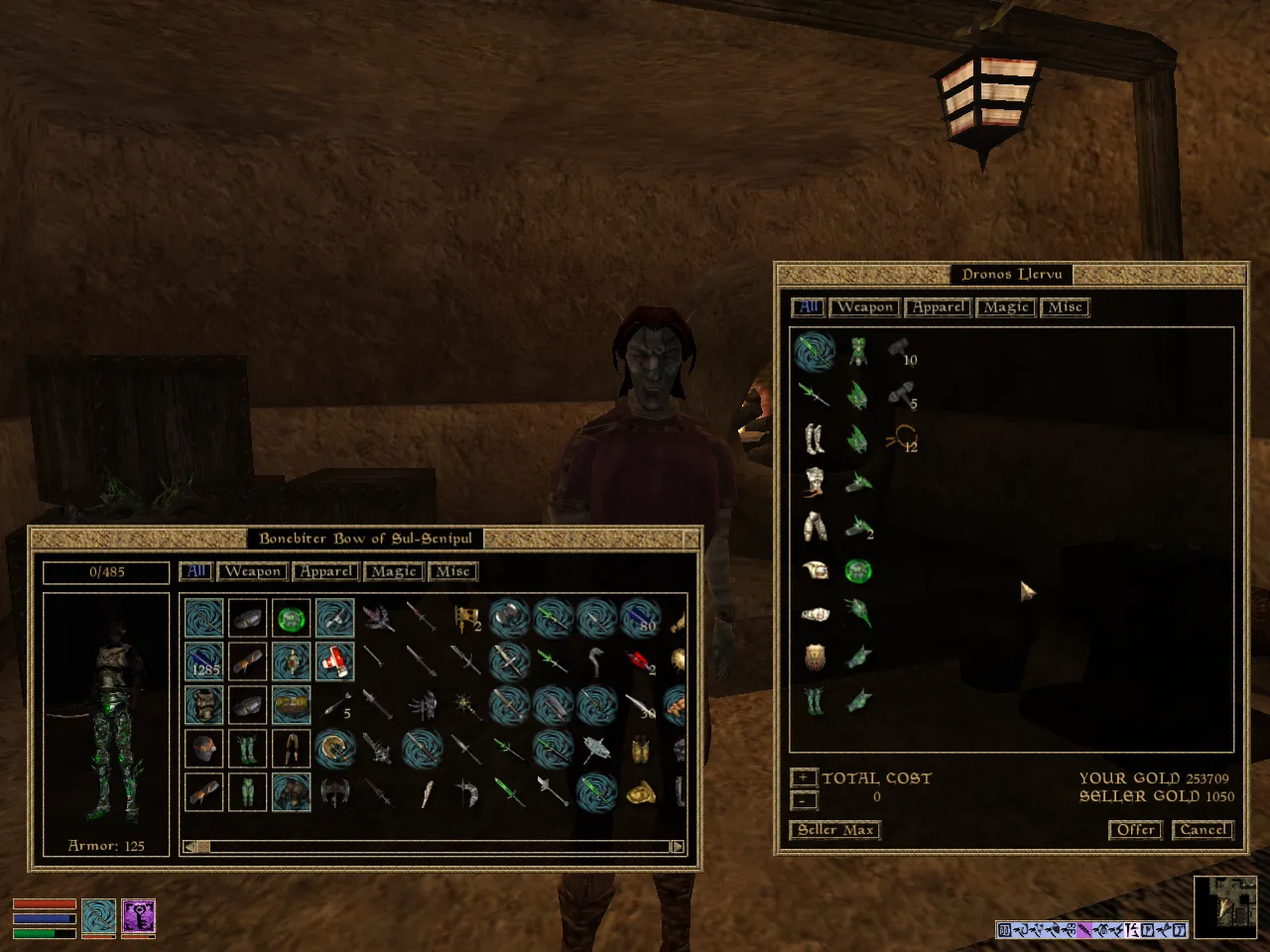The height and width of the screenshot is (952, 1270).
Task: Pick the seller's lion-faced shield
Action: pyautogui.click(x=815, y=656)
